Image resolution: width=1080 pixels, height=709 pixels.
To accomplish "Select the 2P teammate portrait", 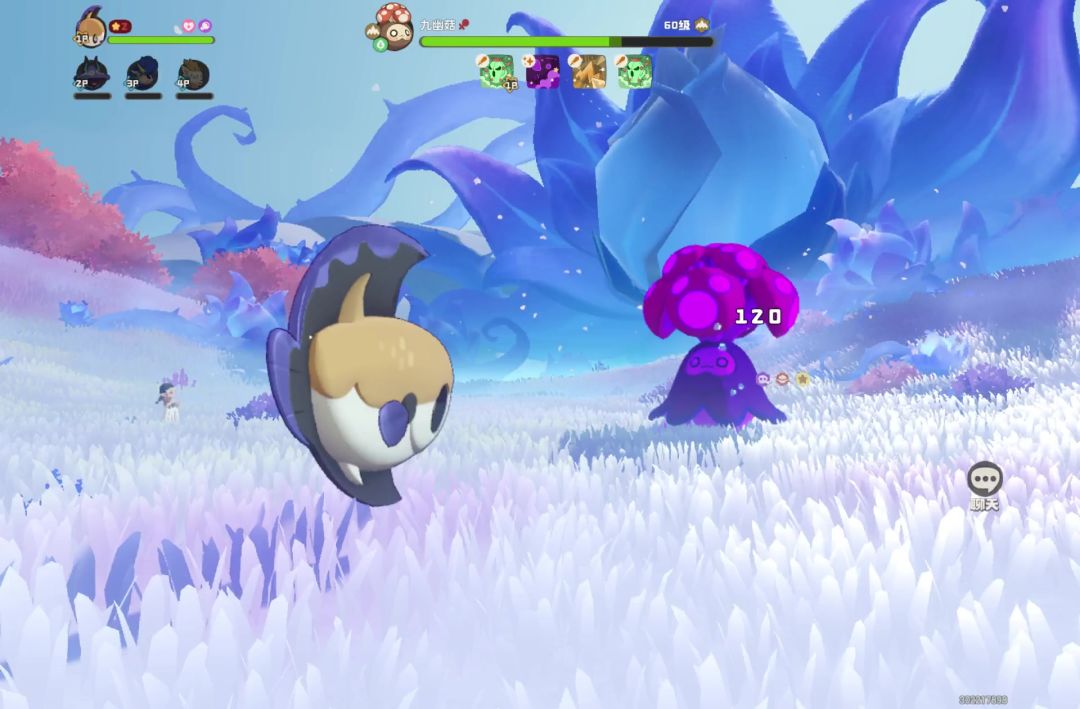I will 90,73.
